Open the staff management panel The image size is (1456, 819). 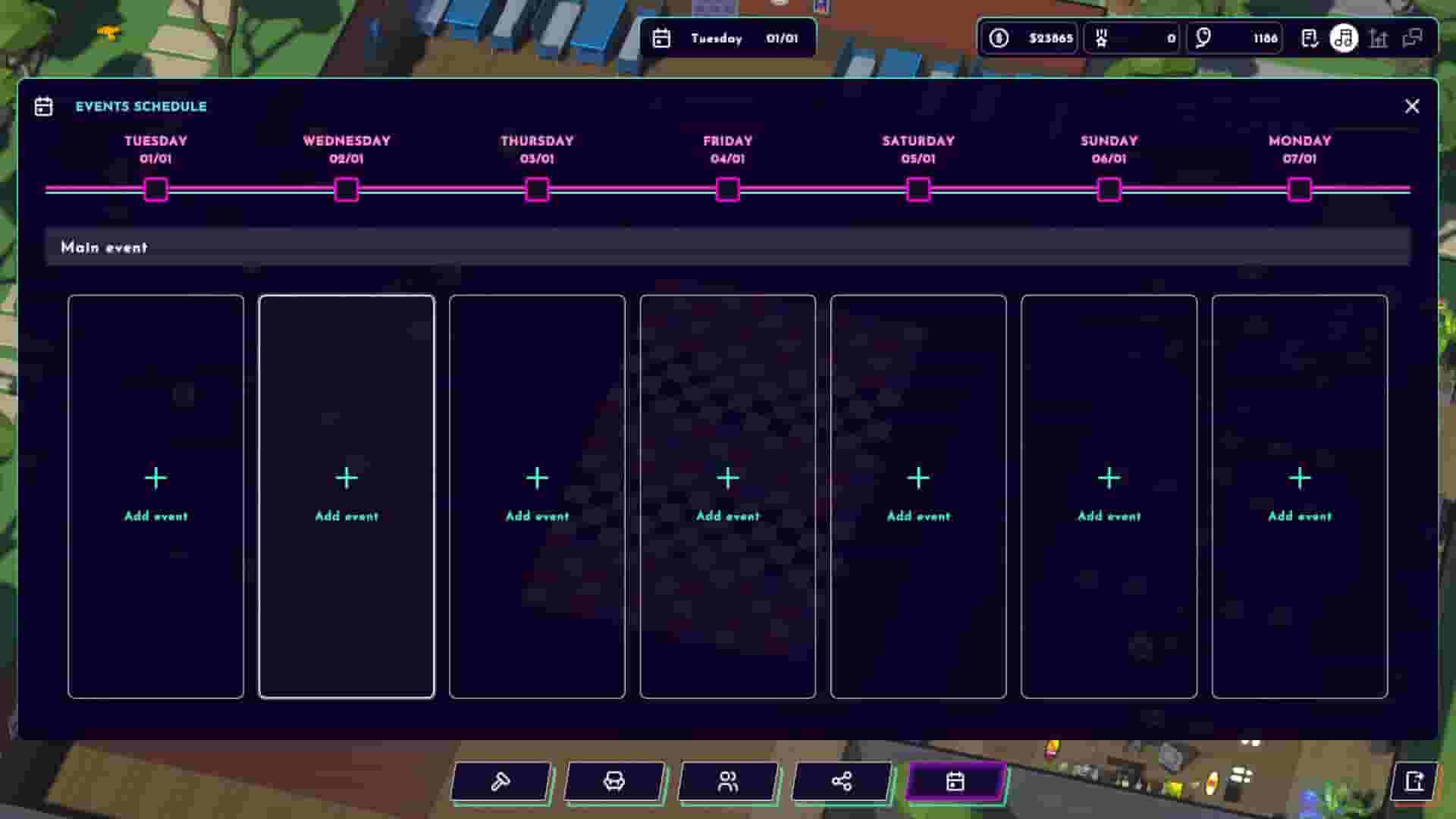[729, 781]
